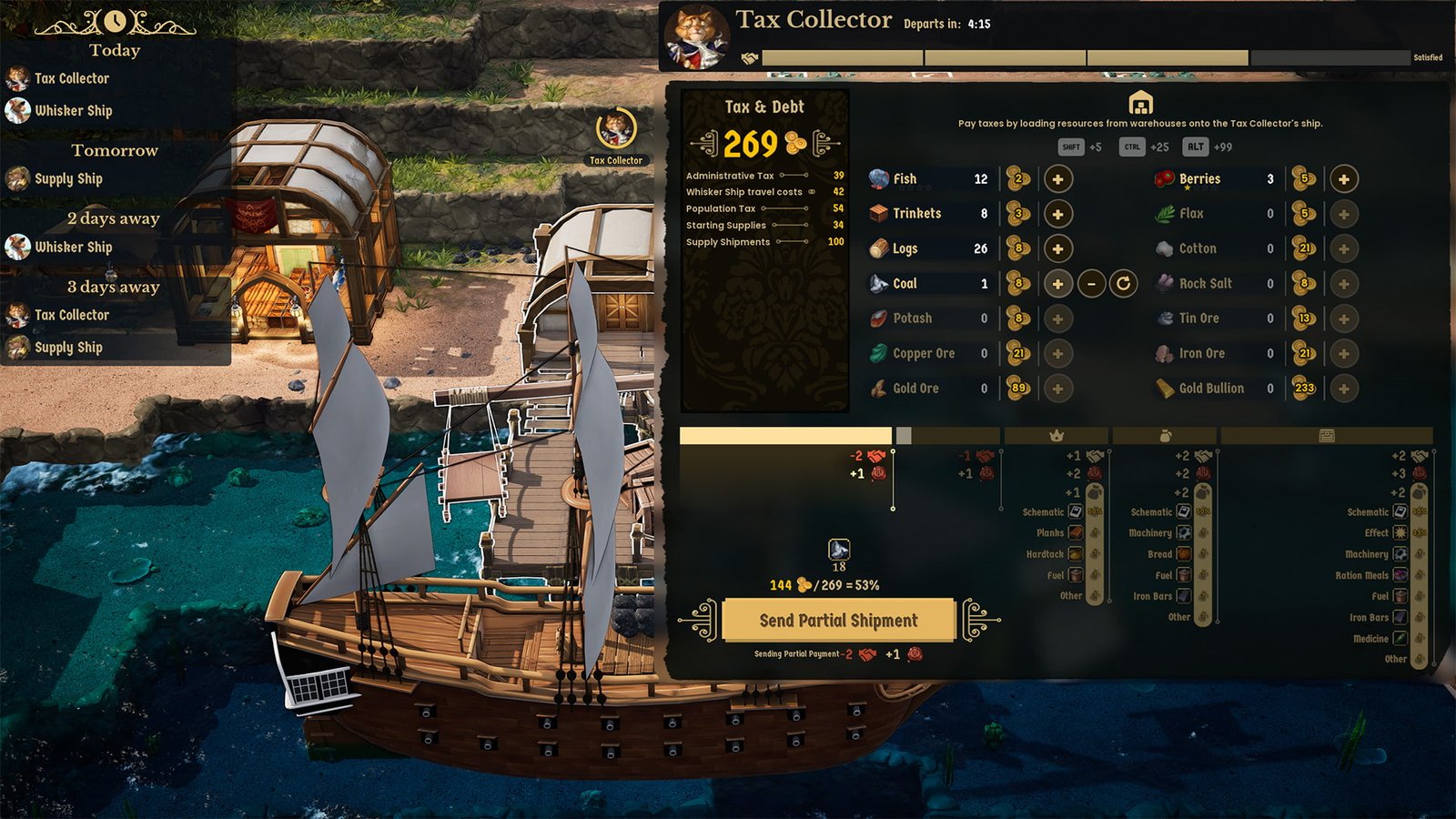This screenshot has height=819, width=1456.
Task: Open tomorrow's Supply Ship schedule entry
Action: 67,179
